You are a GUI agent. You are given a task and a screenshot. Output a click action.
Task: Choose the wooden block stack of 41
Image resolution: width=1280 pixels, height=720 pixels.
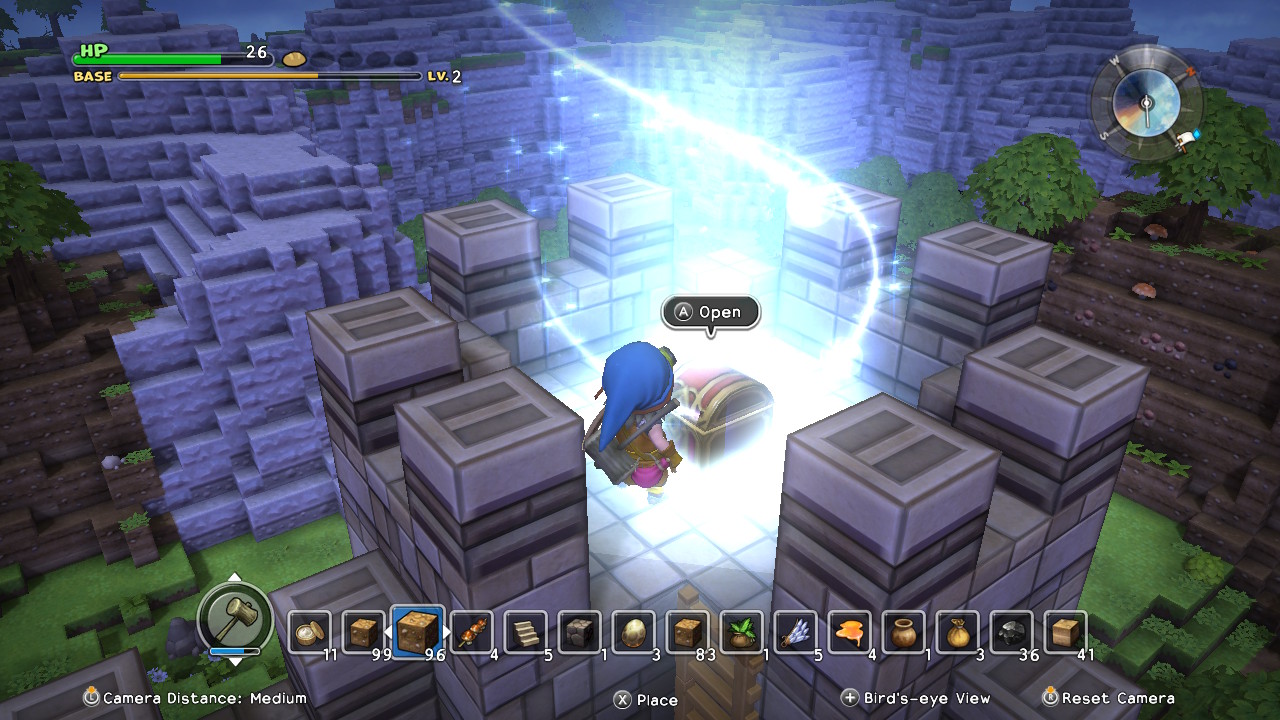click(1065, 632)
